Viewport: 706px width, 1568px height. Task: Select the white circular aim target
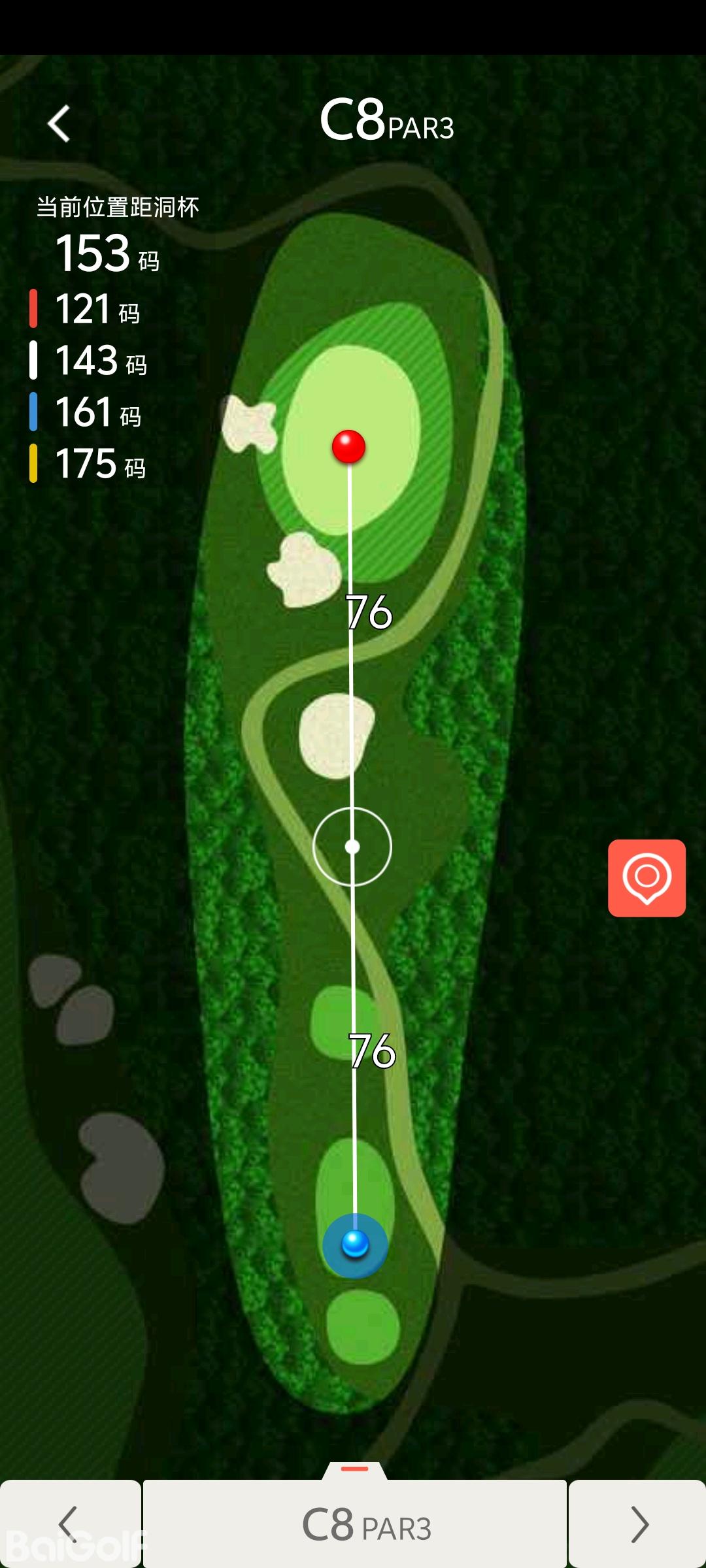(x=352, y=847)
